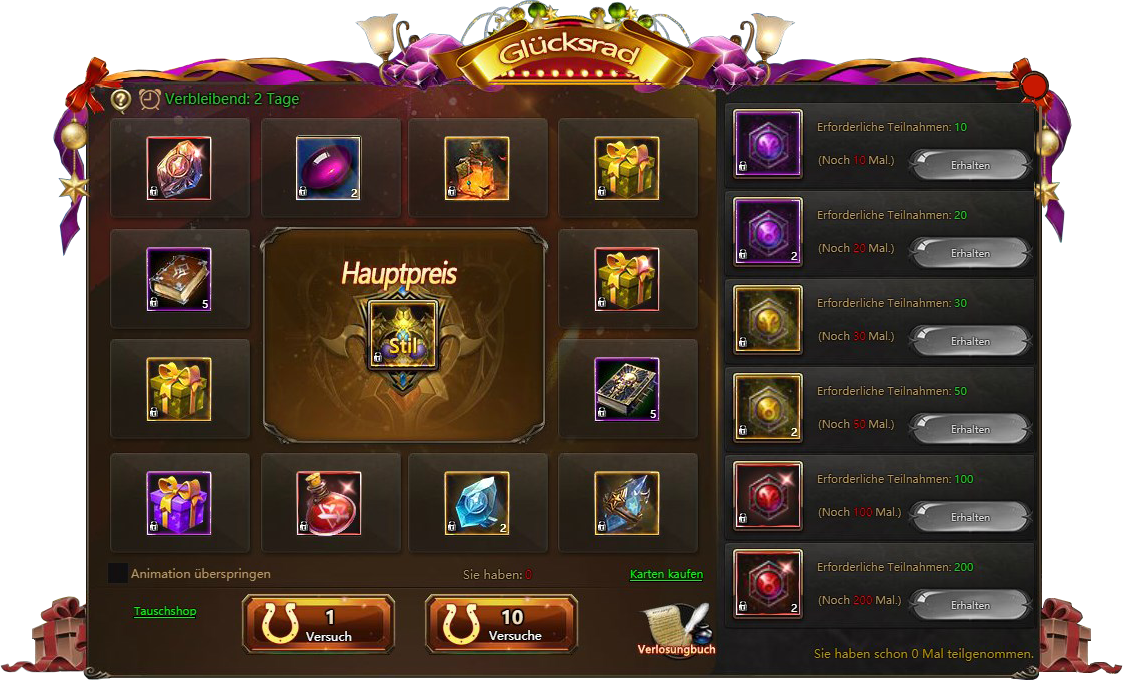Select the brown spellbook prize

click(x=179, y=279)
